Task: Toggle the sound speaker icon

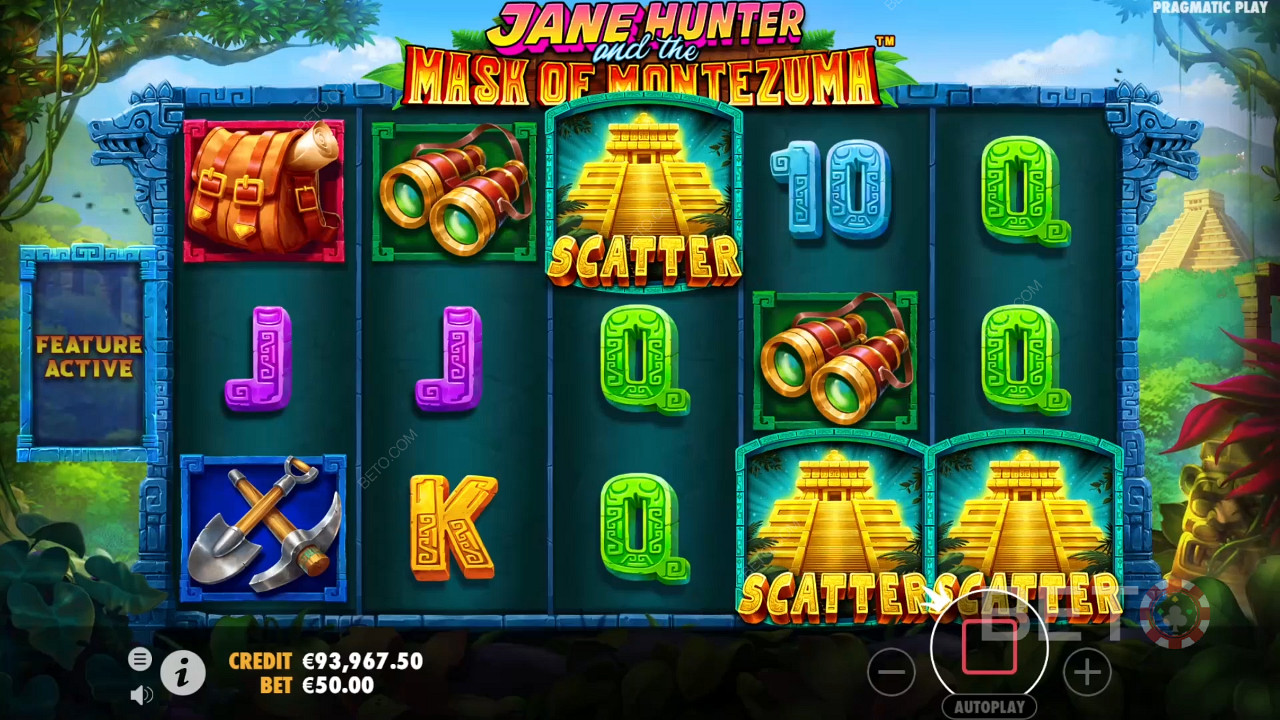Action: point(141,694)
